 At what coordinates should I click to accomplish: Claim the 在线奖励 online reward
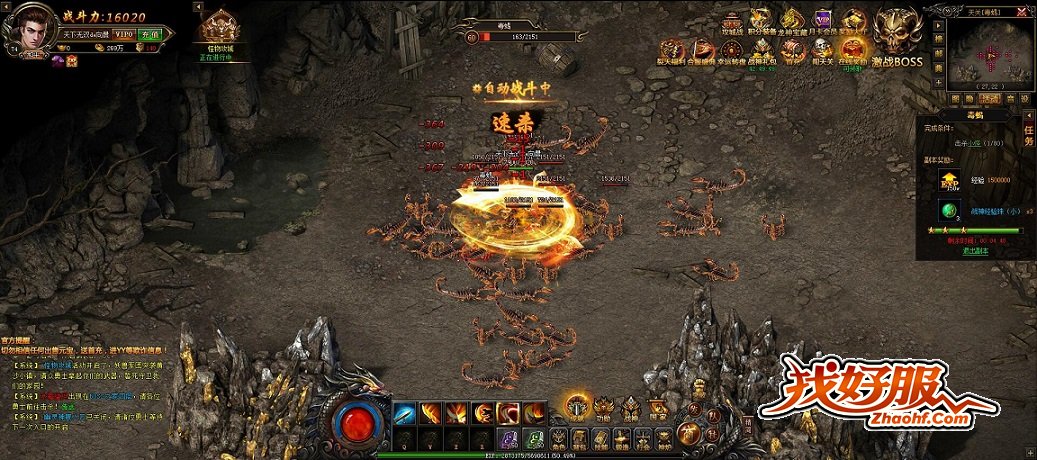(x=853, y=52)
